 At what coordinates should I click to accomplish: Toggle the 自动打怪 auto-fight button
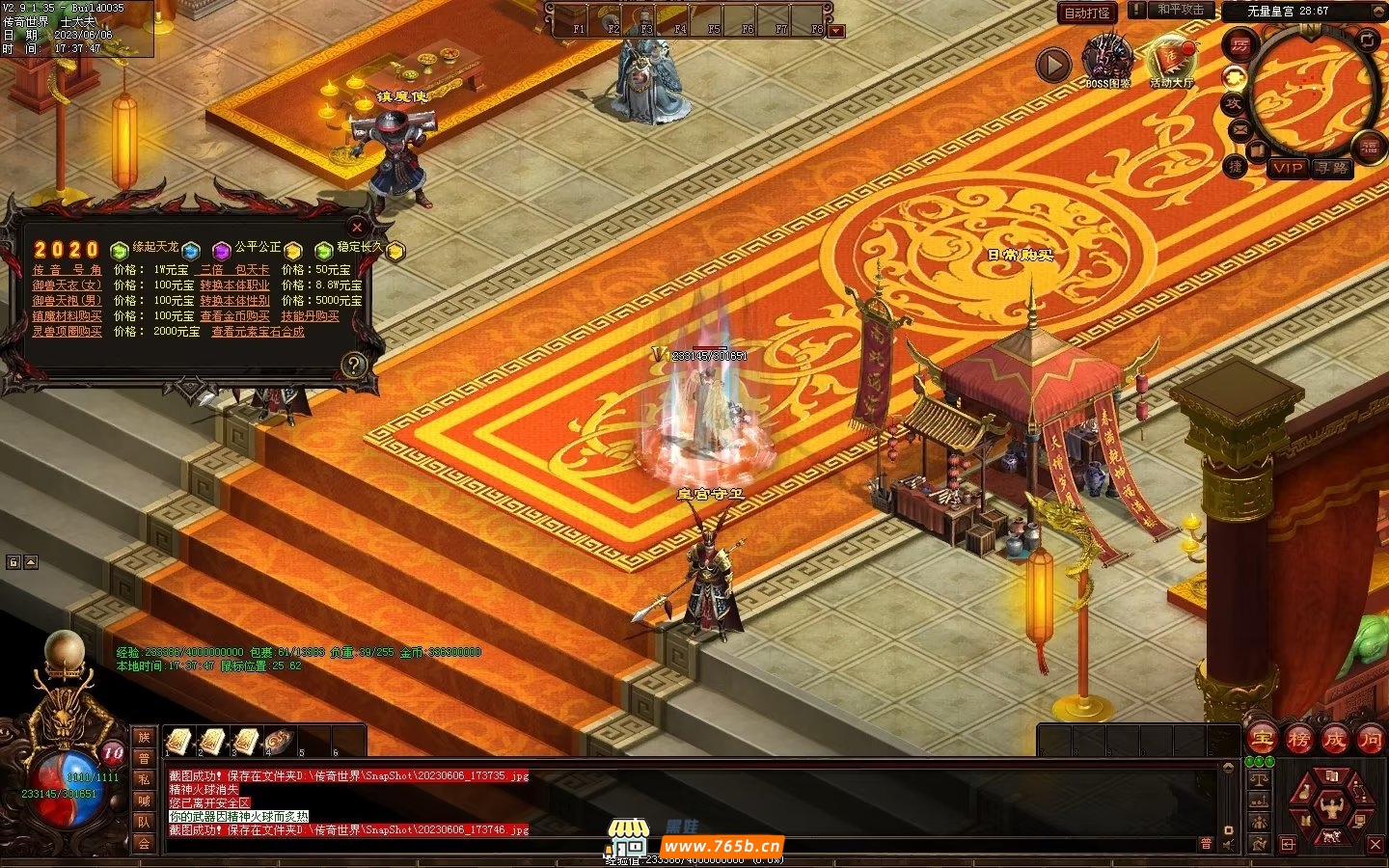pos(1087,13)
